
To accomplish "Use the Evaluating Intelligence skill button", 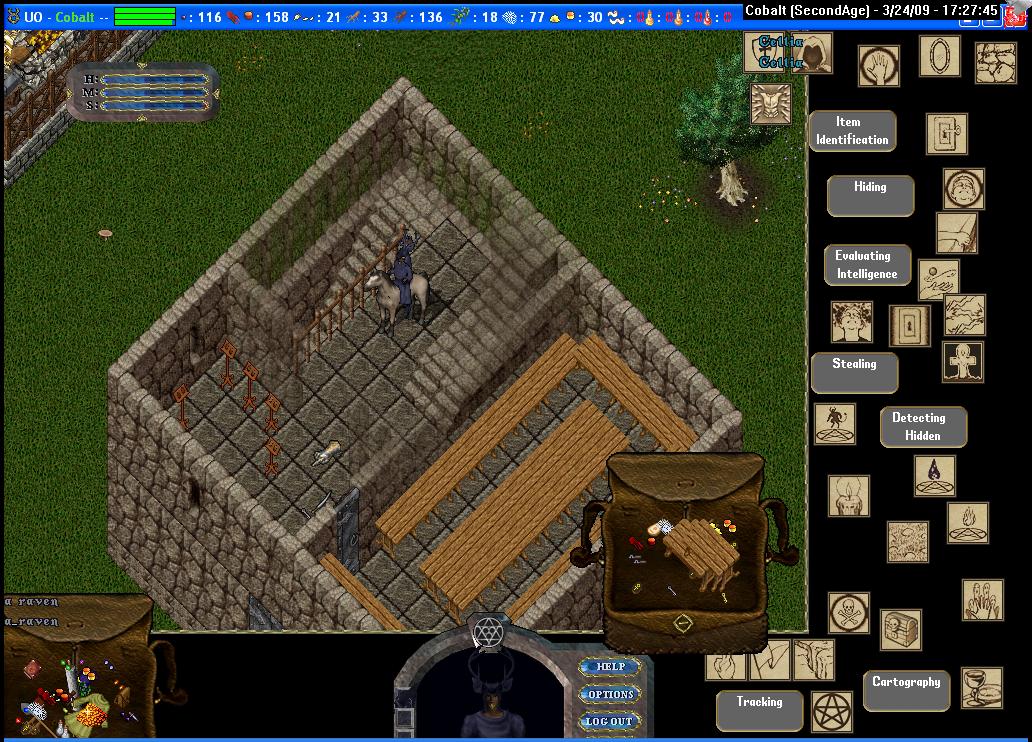I will 867,265.
